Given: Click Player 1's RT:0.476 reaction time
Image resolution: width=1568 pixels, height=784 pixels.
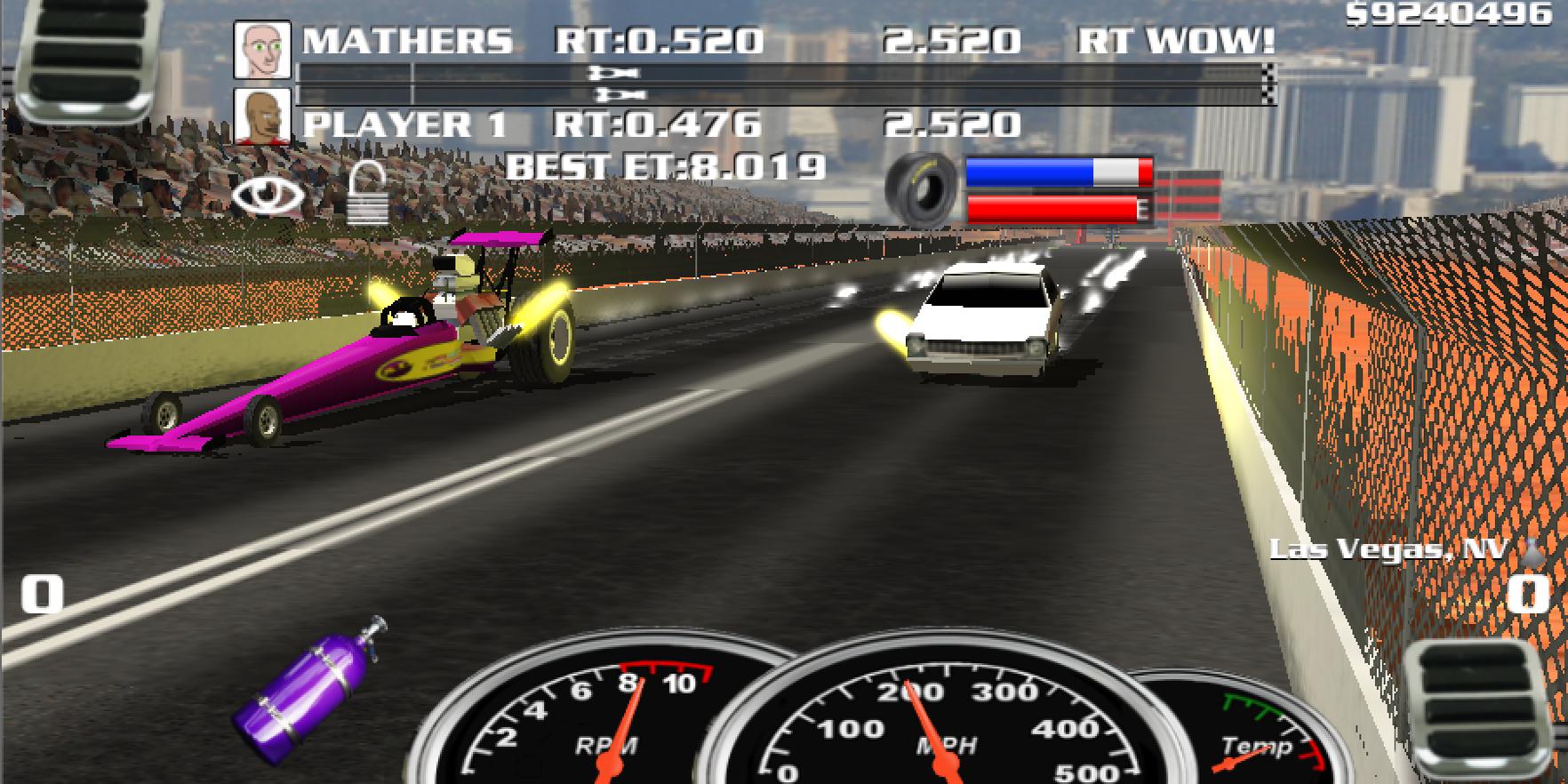Looking at the screenshot, I should [x=658, y=124].
